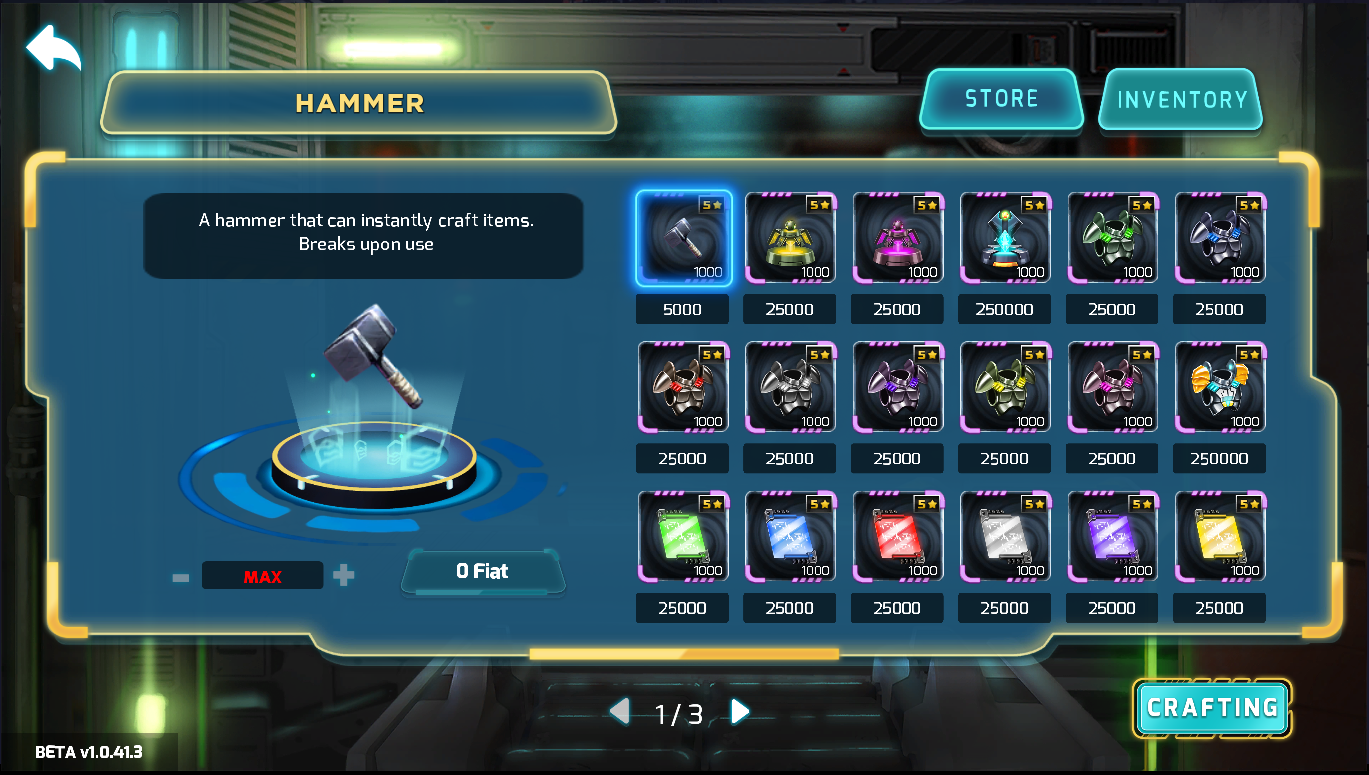Select the hammer item slot

683,238
